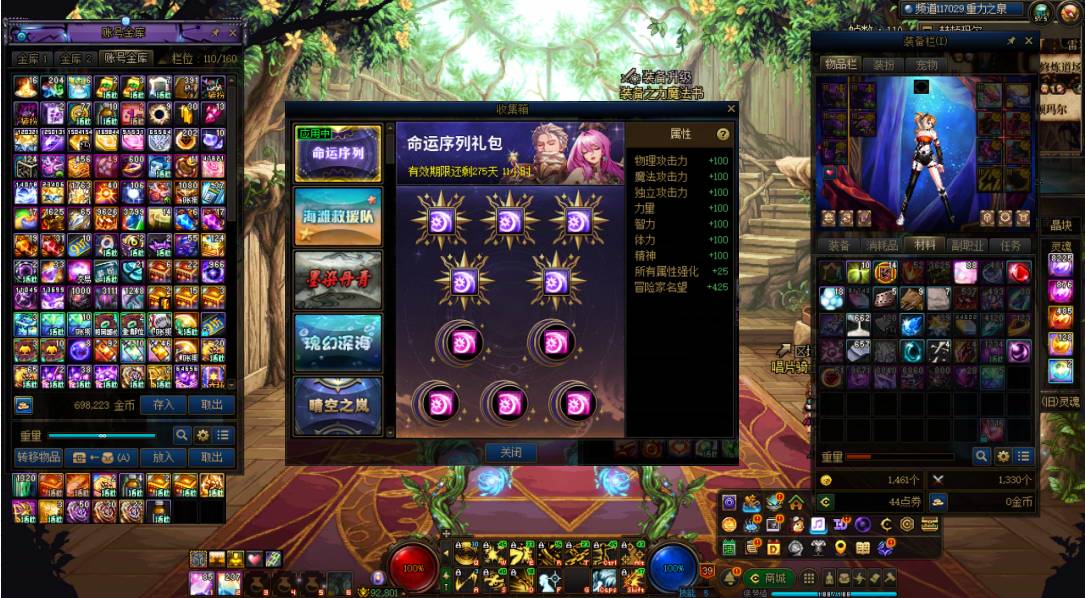Open the 宠物 pet tab

pos(927,65)
